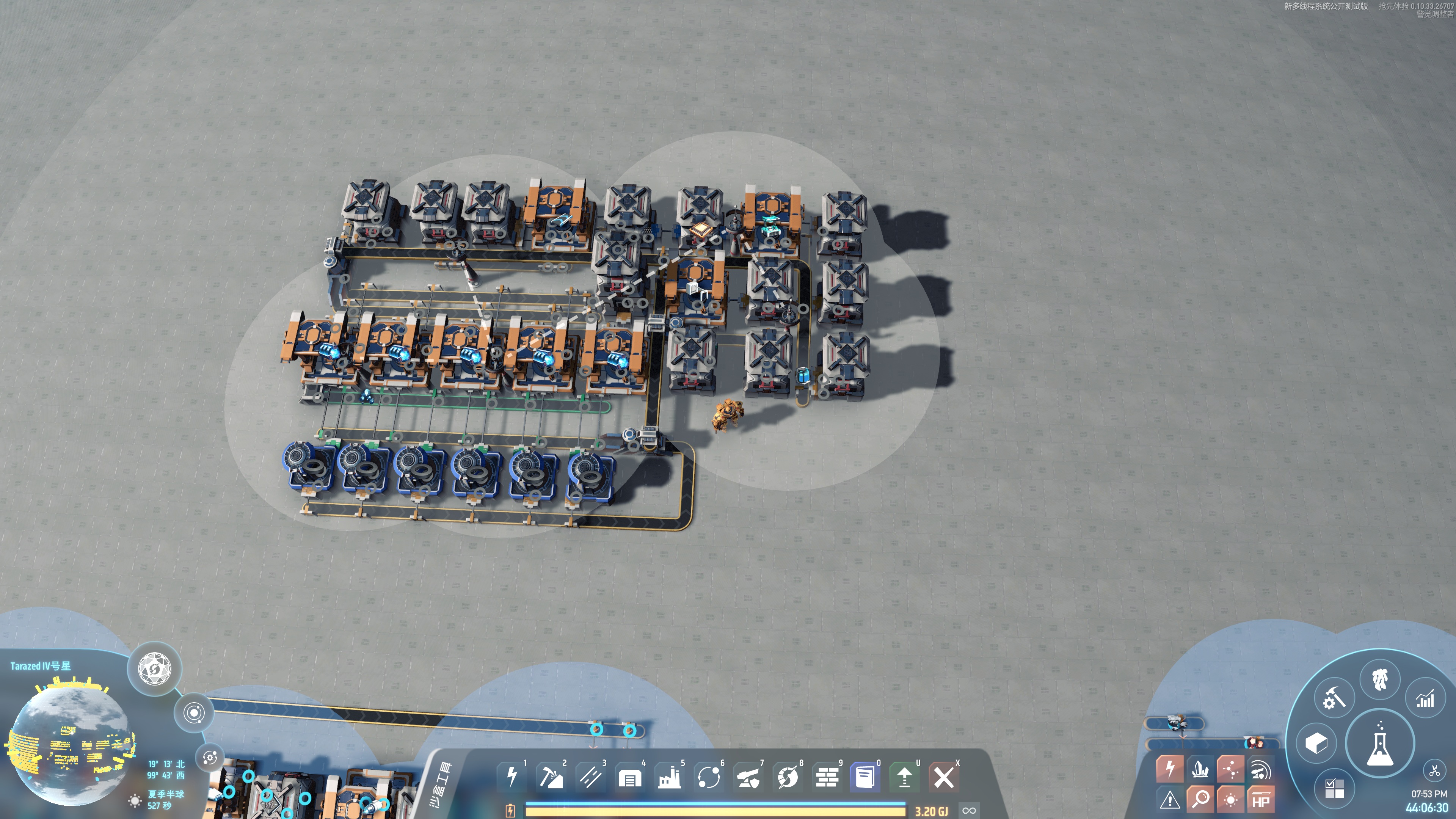Show the statistics chart panel
Image resolution: width=1456 pixels, height=819 pixels.
[1425, 700]
